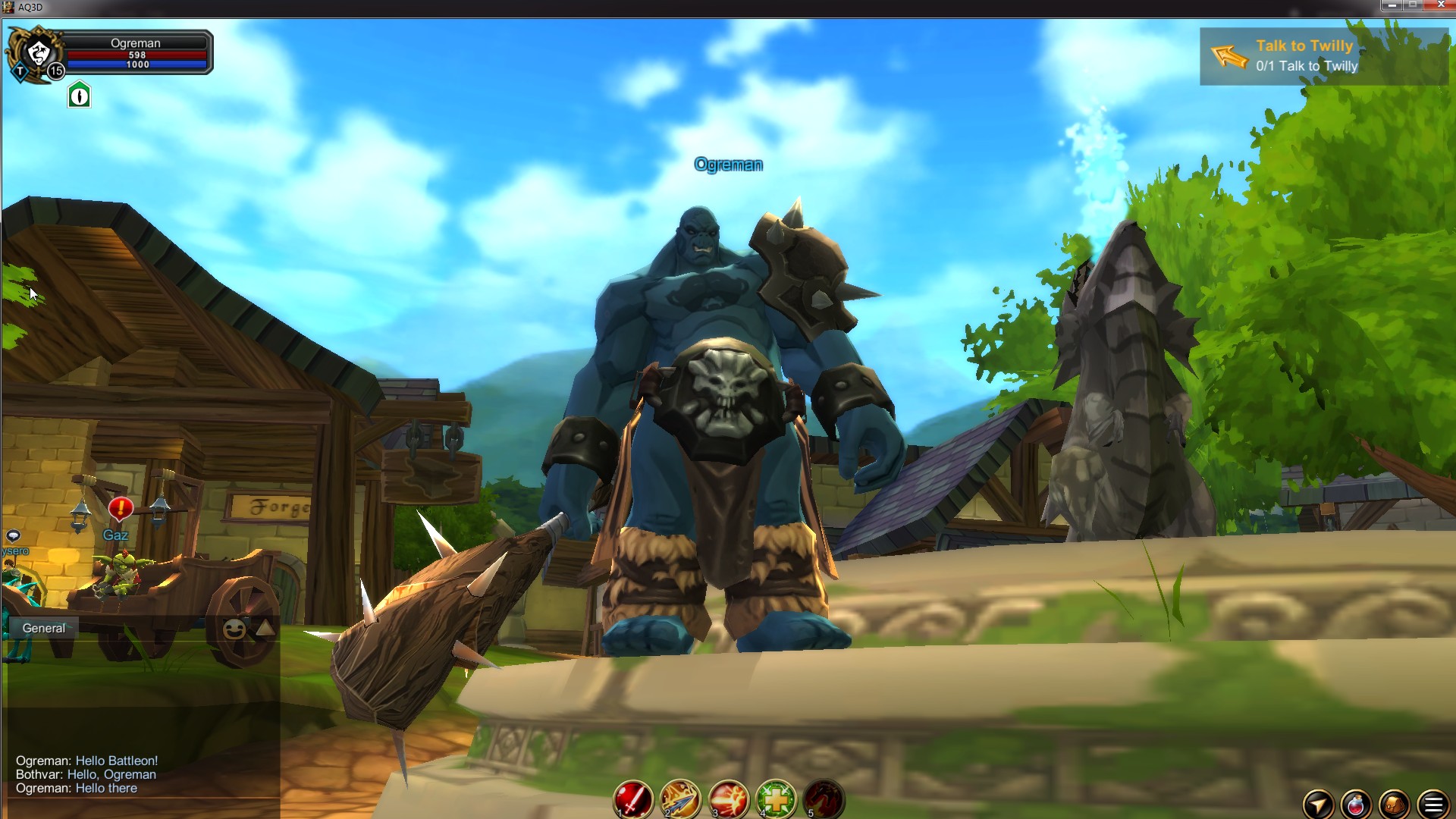This screenshot has width=1456, height=819.
Task: Use the red health potion
Action: click(x=1356, y=804)
